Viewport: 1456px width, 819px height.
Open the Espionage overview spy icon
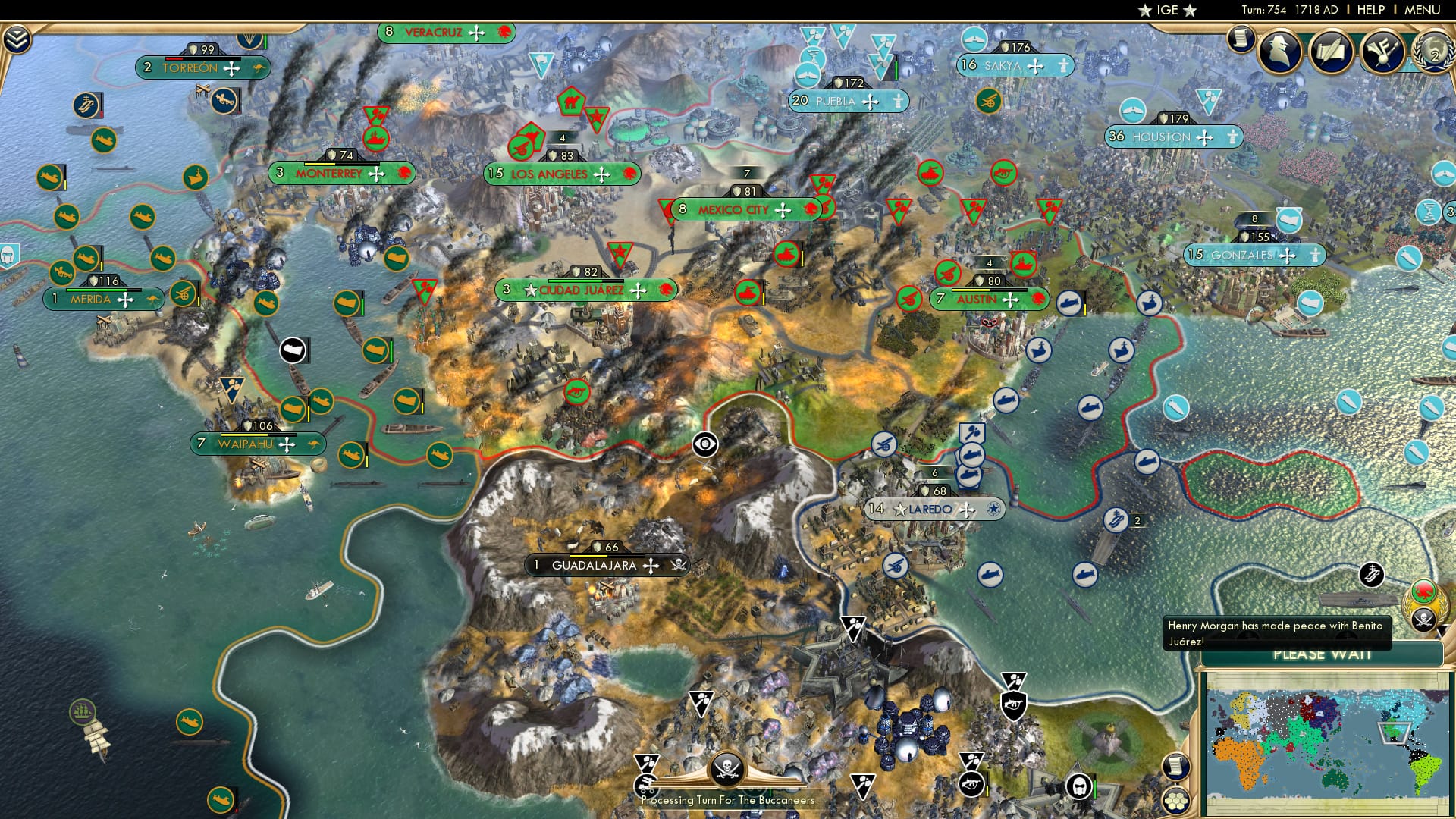coord(1282,52)
